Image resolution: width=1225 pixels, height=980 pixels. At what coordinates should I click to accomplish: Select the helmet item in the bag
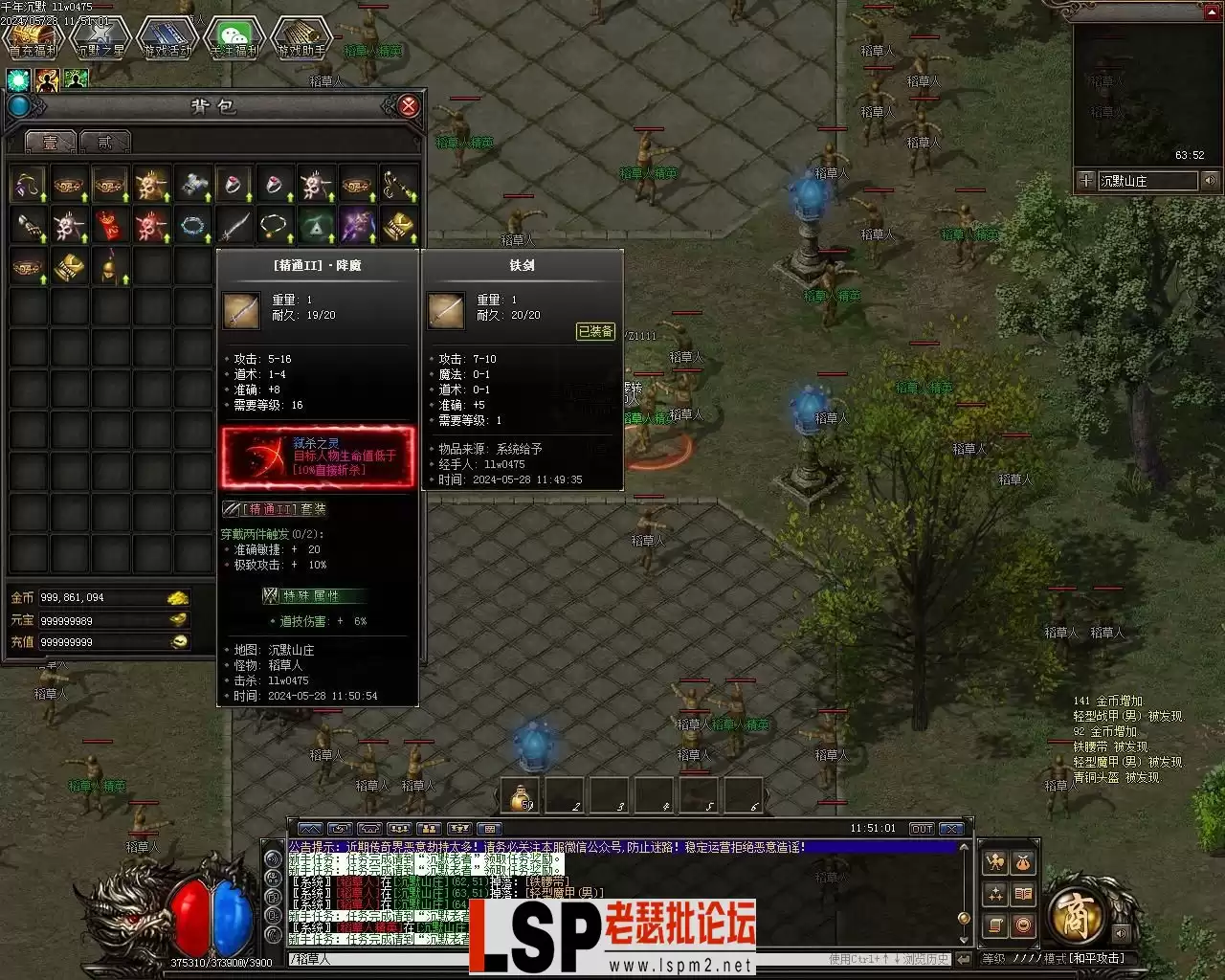[110, 267]
